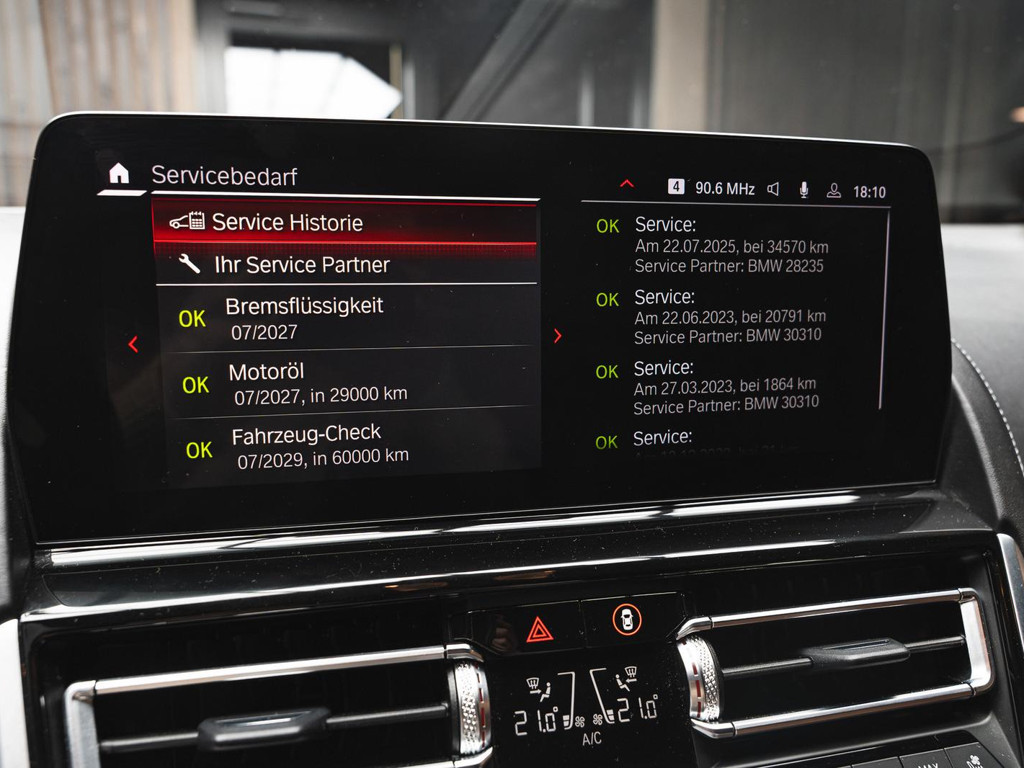View the service record from 27.03.2023
This screenshot has width=1024, height=768.
click(x=730, y=386)
